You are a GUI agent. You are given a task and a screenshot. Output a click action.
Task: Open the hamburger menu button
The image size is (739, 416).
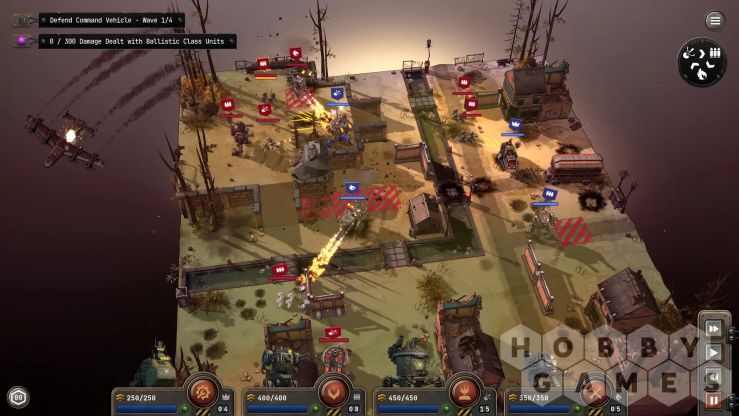(x=715, y=20)
